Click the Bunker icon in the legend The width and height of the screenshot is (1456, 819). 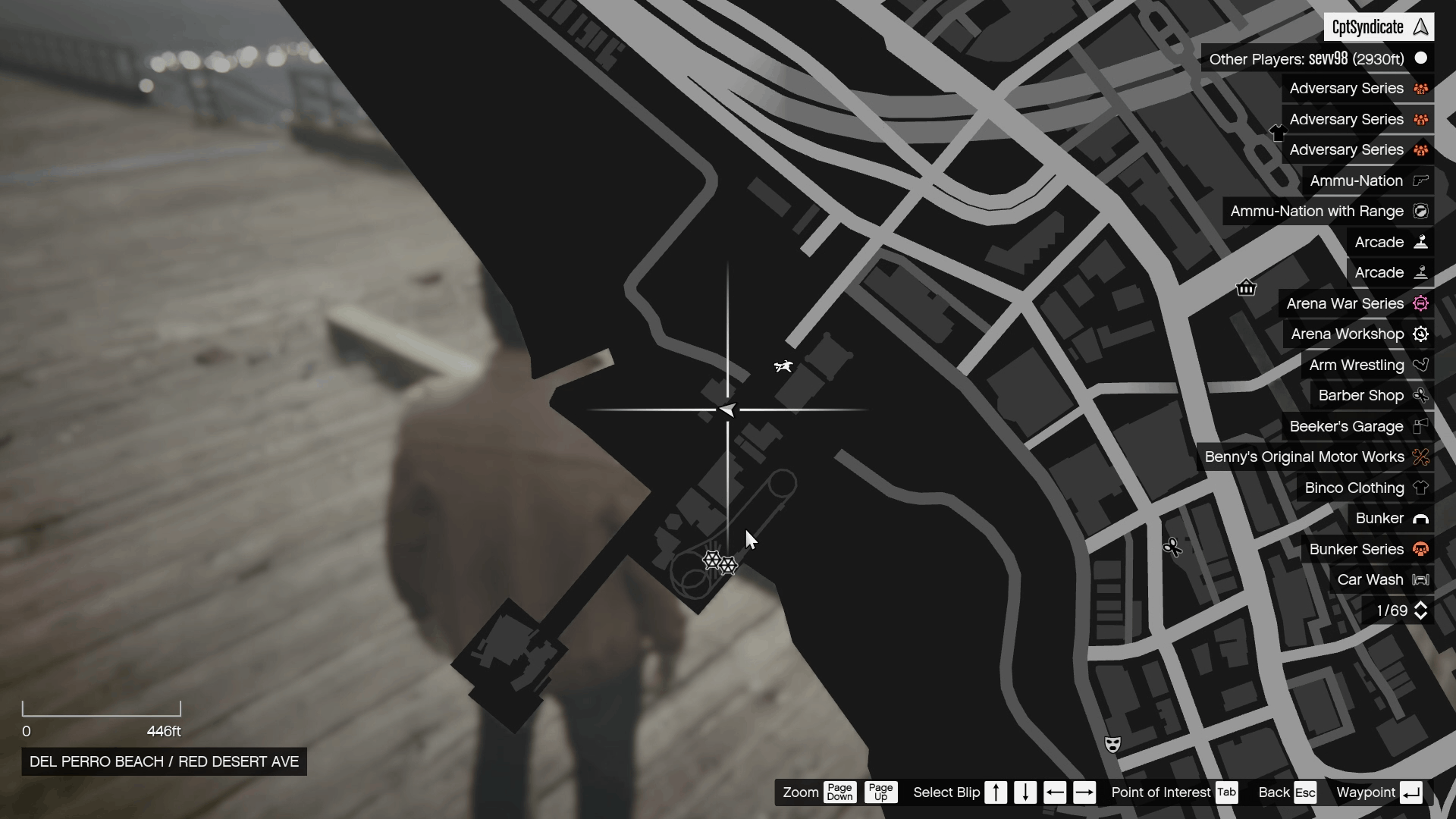[x=1421, y=518]
